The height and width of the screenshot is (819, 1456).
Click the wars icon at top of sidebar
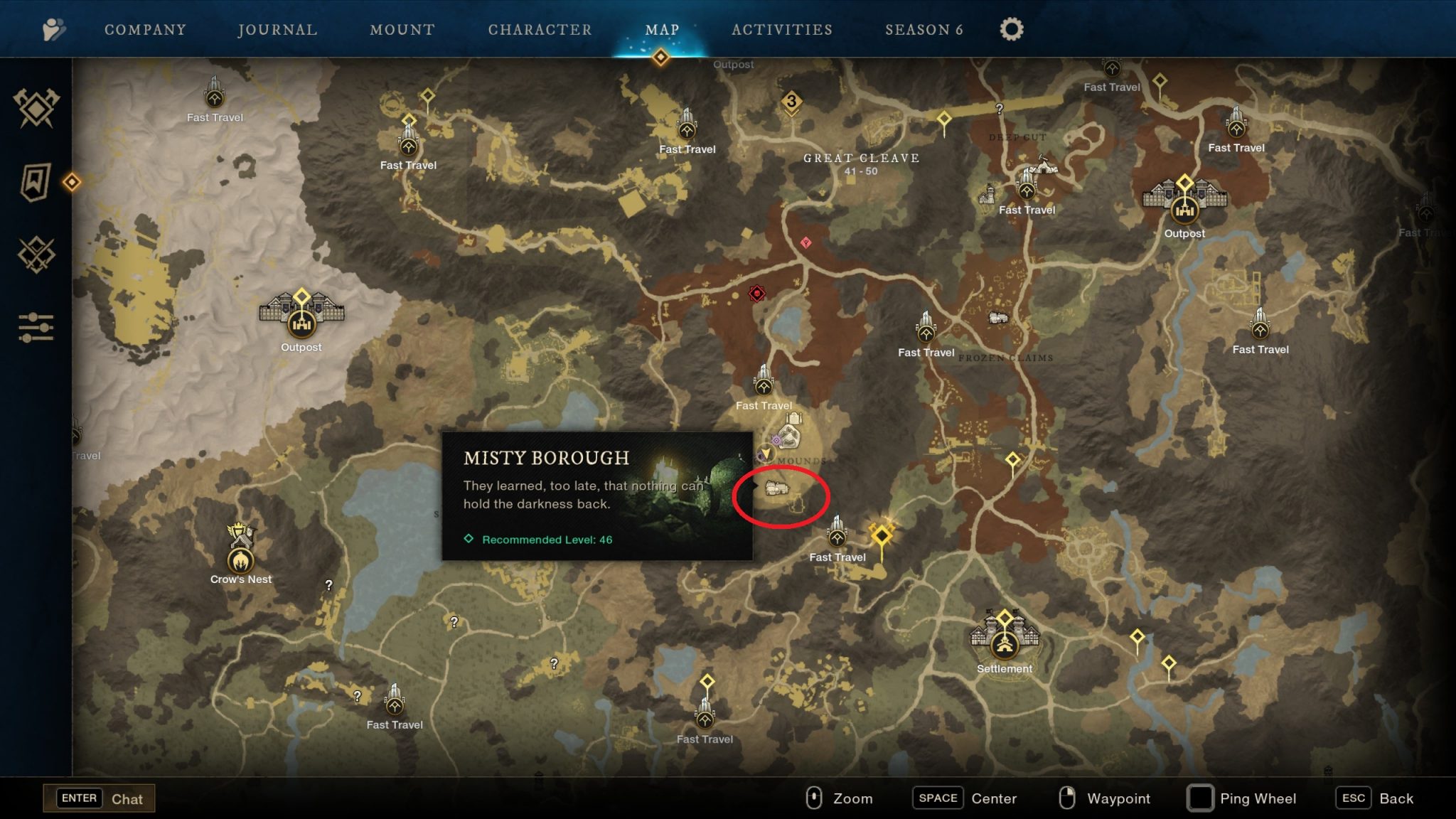point(35,108)
